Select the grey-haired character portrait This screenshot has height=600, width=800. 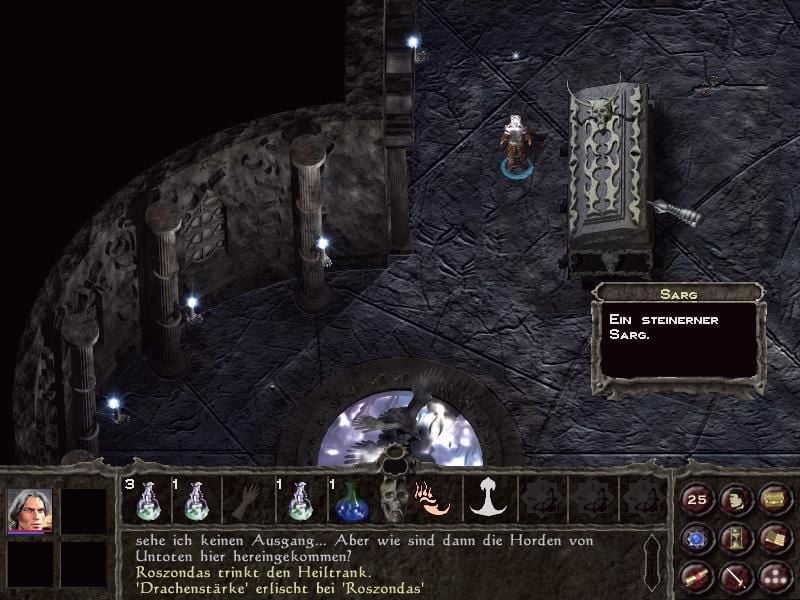click(x=29, y=510)
